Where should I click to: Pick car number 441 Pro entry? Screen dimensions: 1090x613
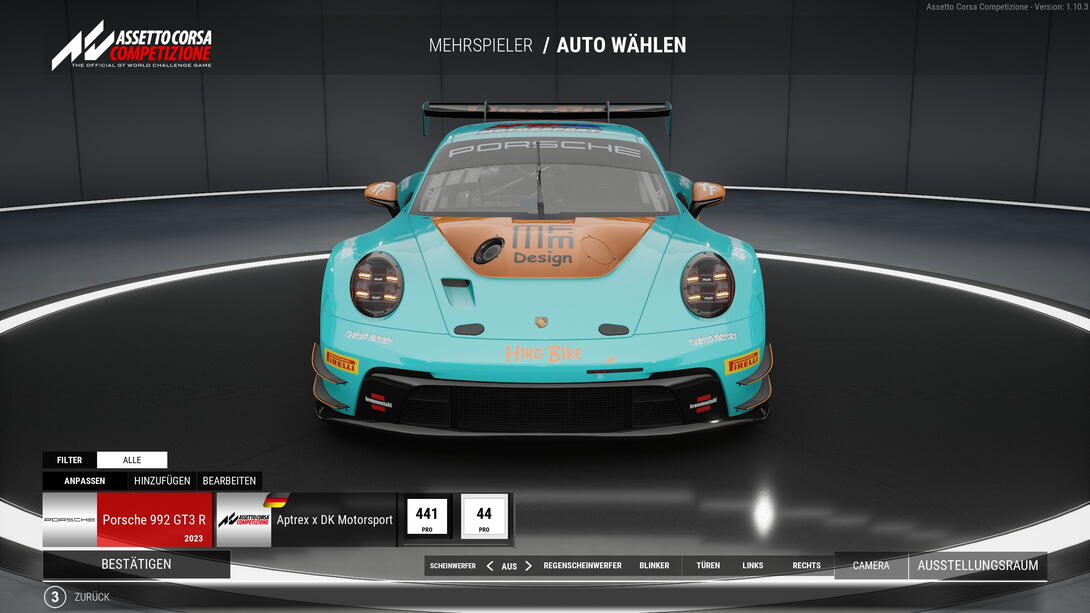[x=427, y=518]
